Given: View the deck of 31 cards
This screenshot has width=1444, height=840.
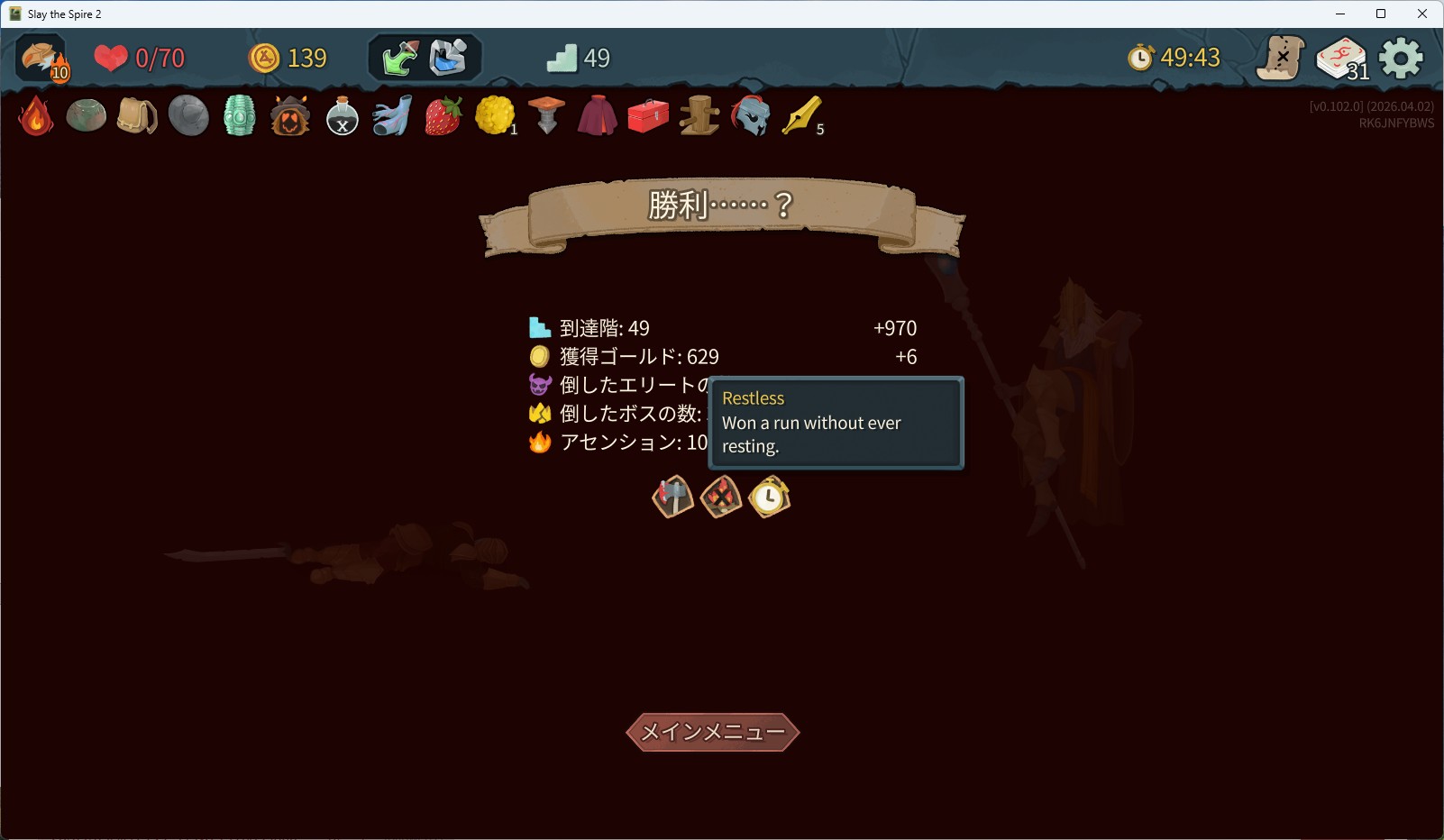Looking at the screenshot, I should (x=1341, y=59).
